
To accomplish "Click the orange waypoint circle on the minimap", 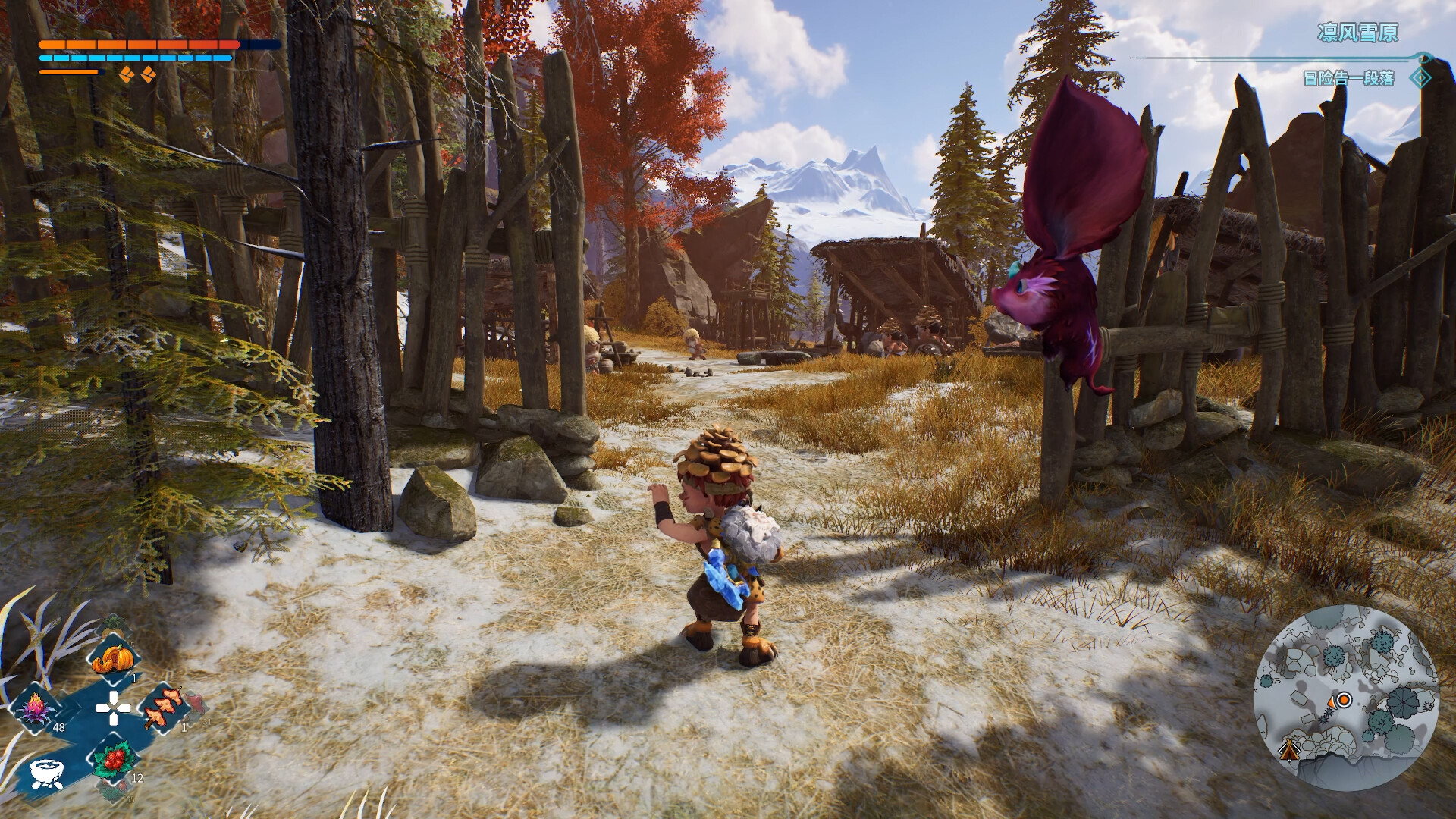I will 1344,699.
